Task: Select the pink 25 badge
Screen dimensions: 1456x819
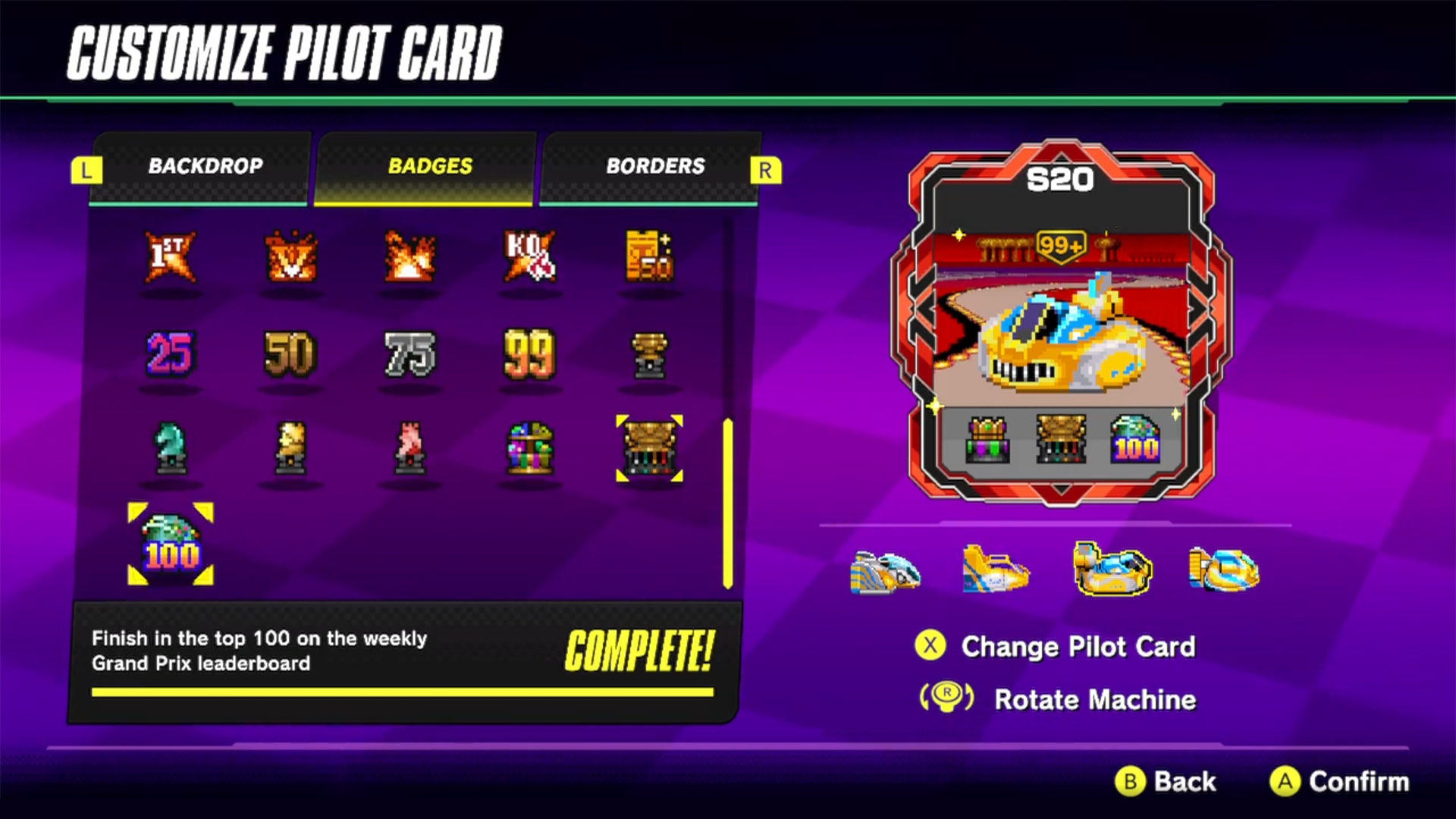Action: pyautogui.click(x=169, y=353)
